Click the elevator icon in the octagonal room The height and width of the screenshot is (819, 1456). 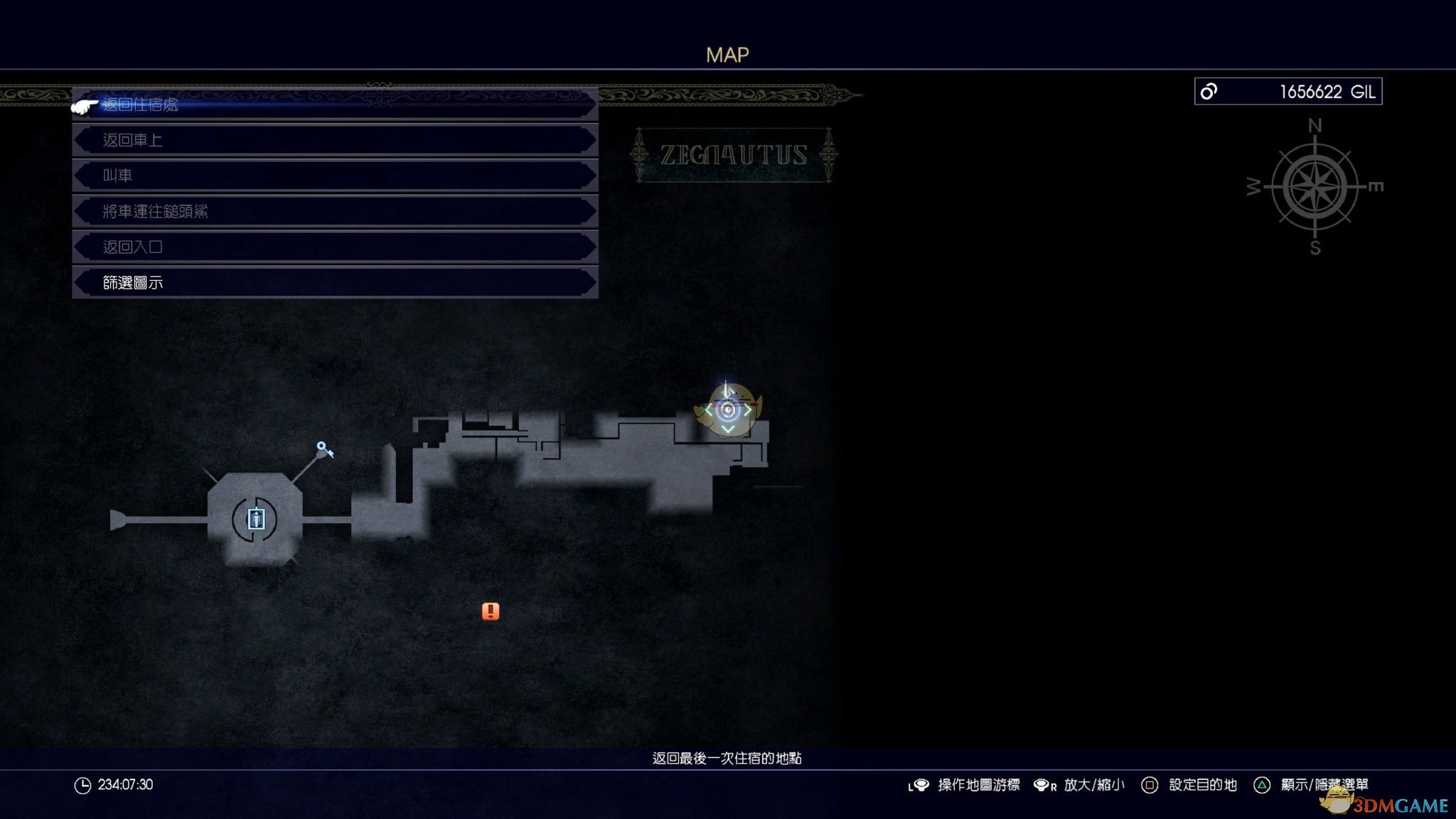[255, 520]
